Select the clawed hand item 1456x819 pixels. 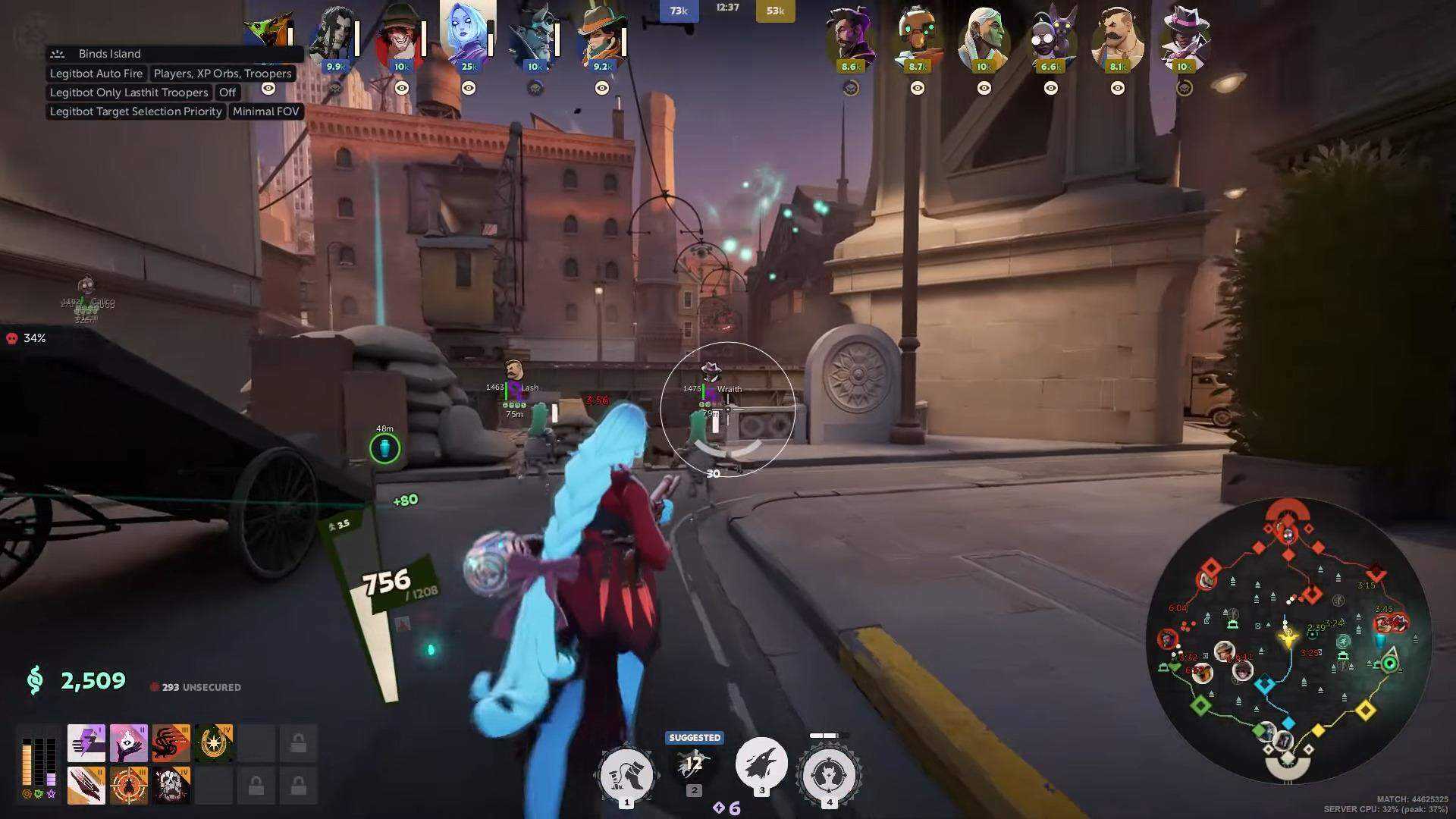(x=86, y=785)
